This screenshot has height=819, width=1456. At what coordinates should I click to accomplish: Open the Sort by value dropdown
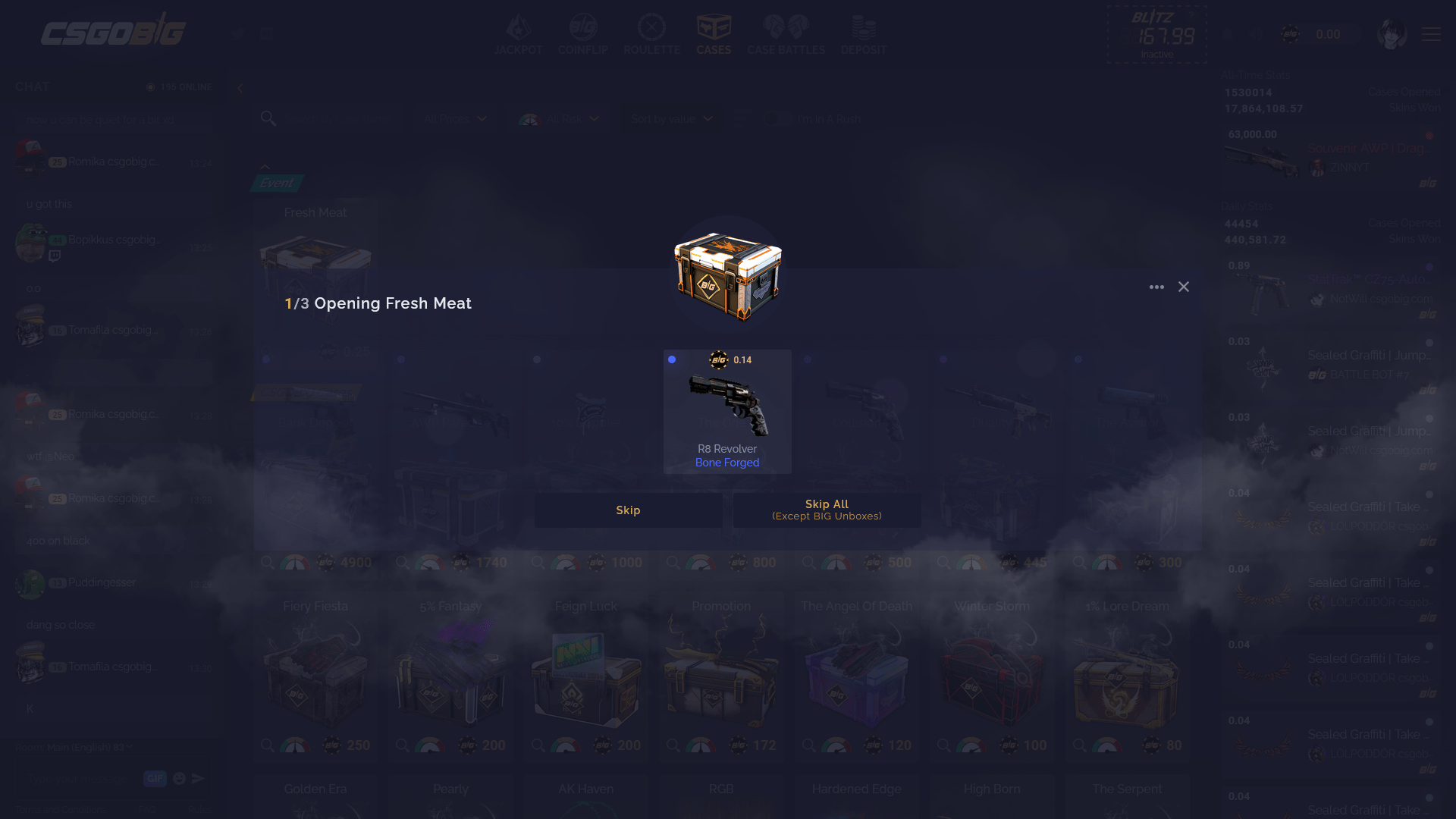pos(670,119)
